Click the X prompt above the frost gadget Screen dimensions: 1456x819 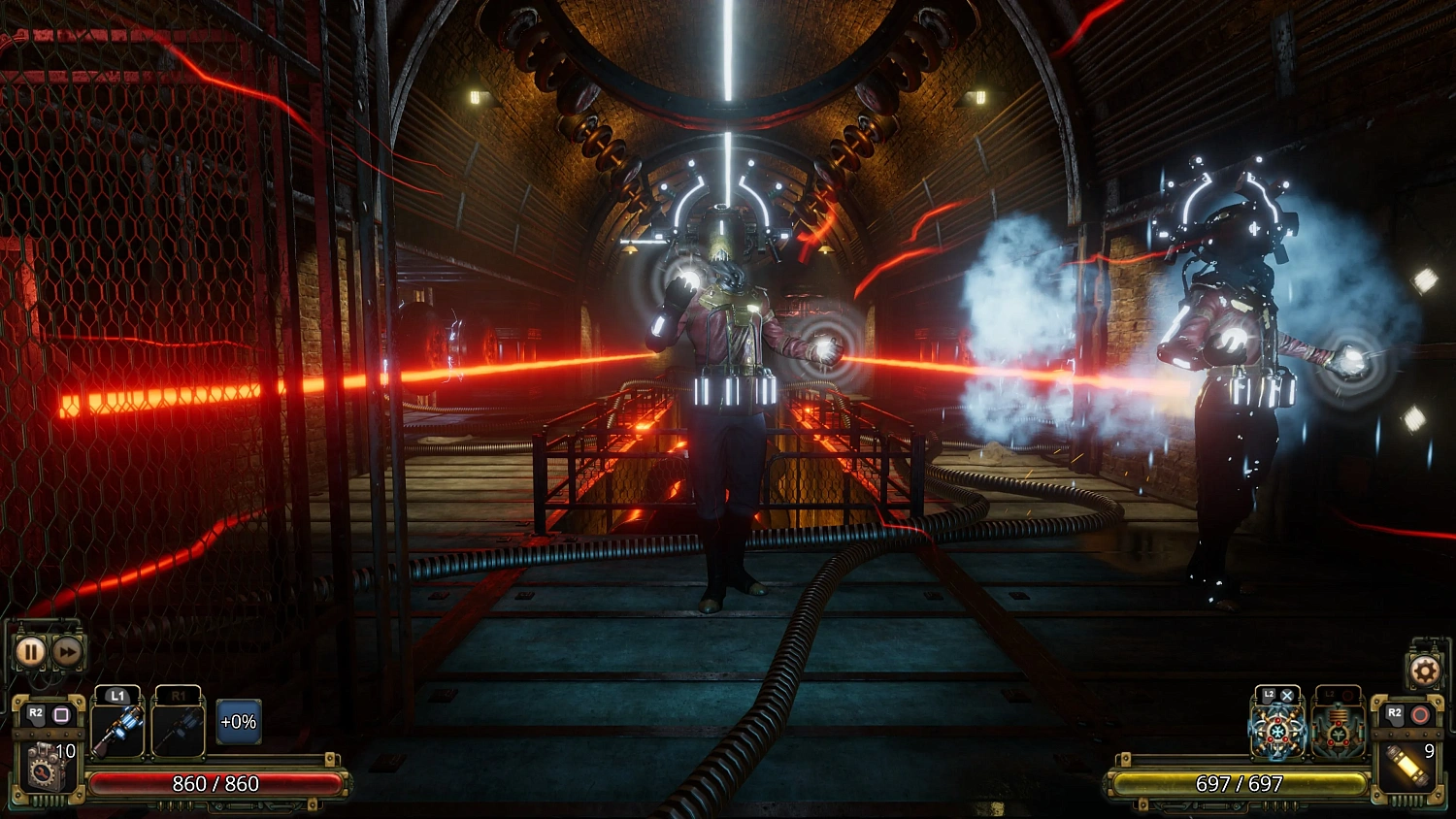pyautogui.click(x=1287, y=695)
